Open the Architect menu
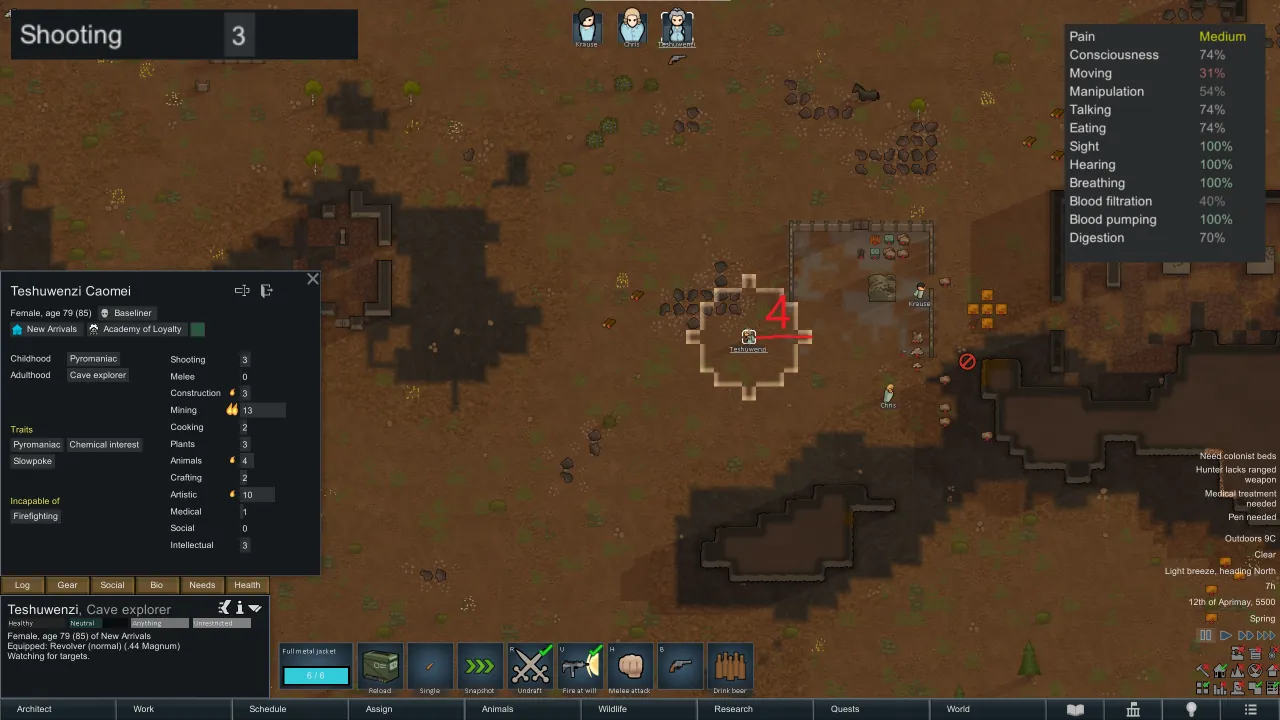Viewport: 1280px width, 720px height. tap(34, 709)
